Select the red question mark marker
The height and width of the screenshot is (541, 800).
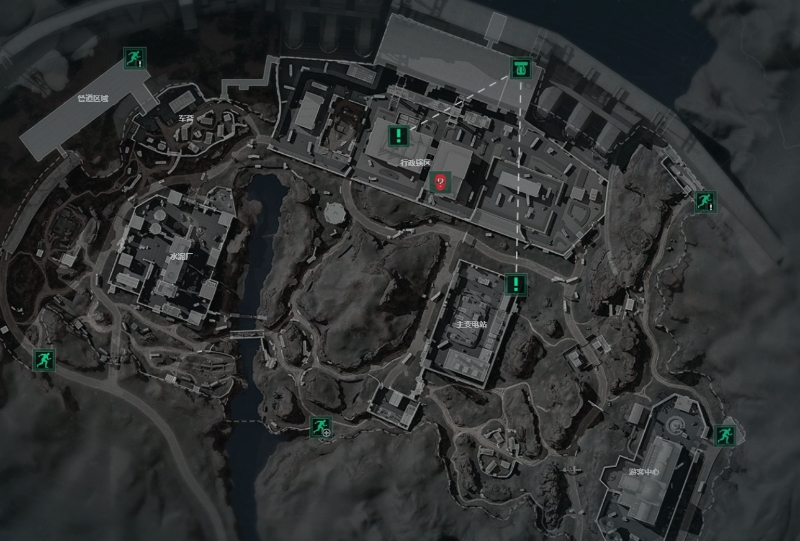[x=440, y=181]
